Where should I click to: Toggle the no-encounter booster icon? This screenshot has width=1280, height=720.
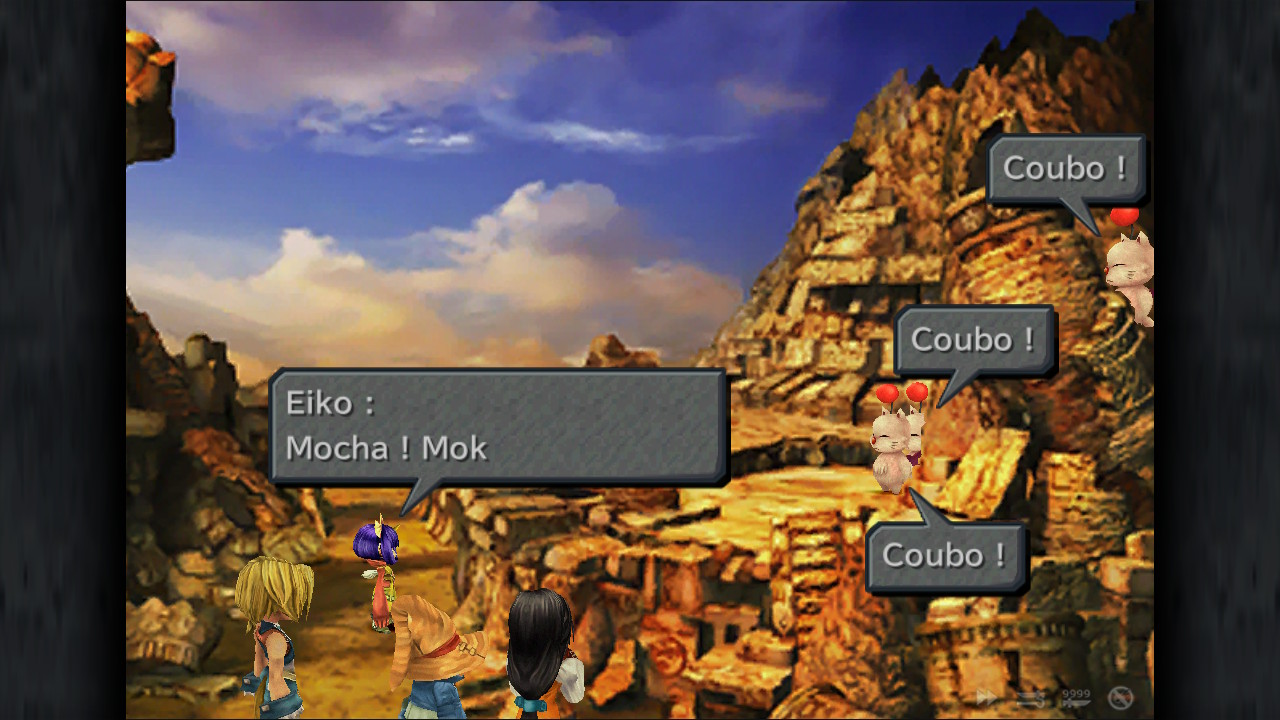pyautogui.click(x=1120, y=697)
